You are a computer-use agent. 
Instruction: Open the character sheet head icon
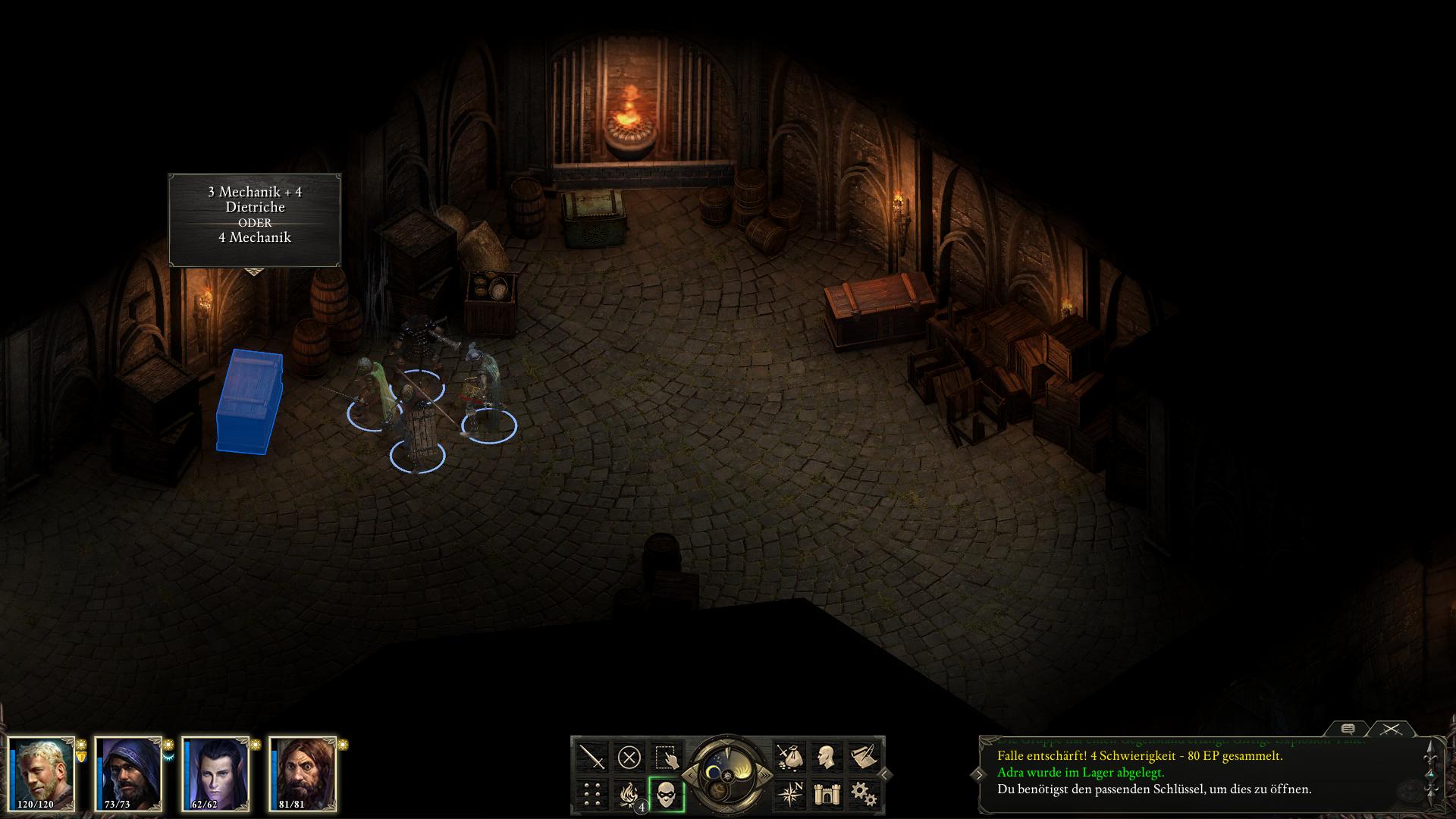pos(827,757)
